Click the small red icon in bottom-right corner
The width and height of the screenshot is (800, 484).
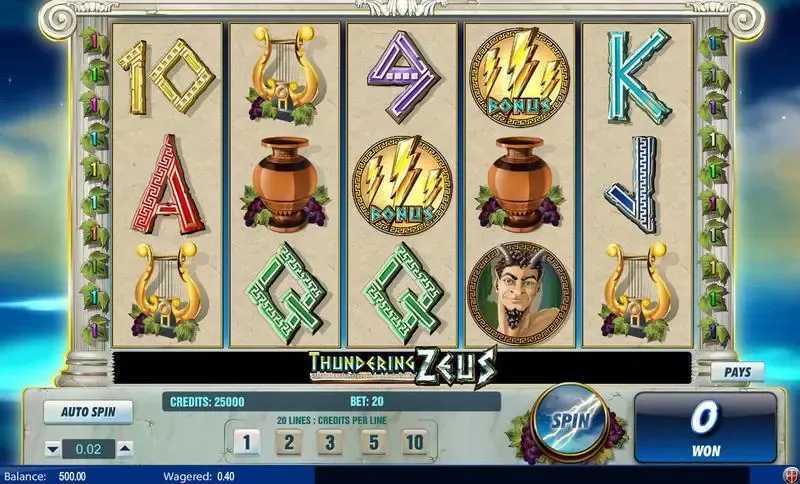coord(789,476)
